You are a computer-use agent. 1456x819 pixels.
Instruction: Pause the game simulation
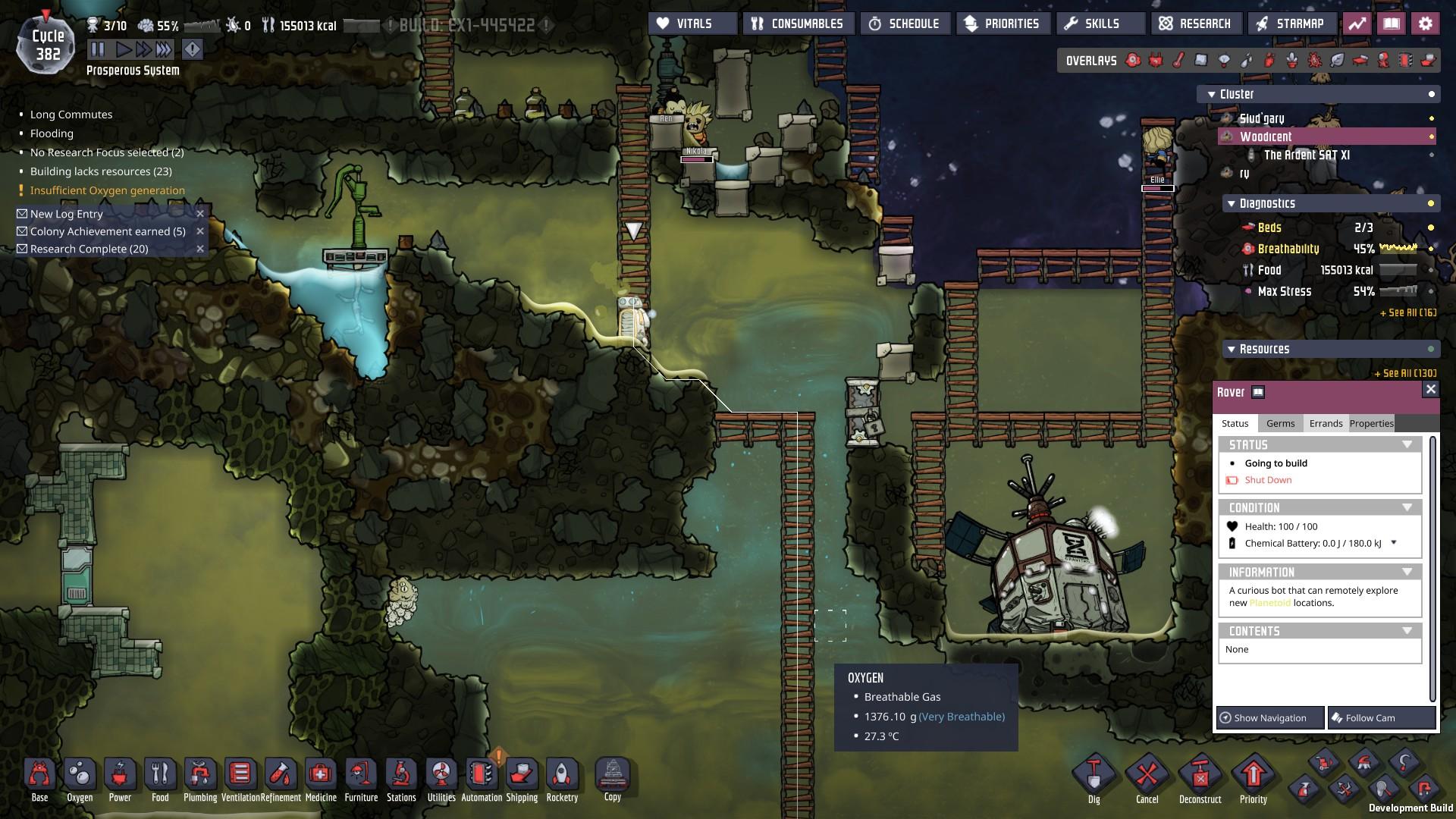coord(98,50)
